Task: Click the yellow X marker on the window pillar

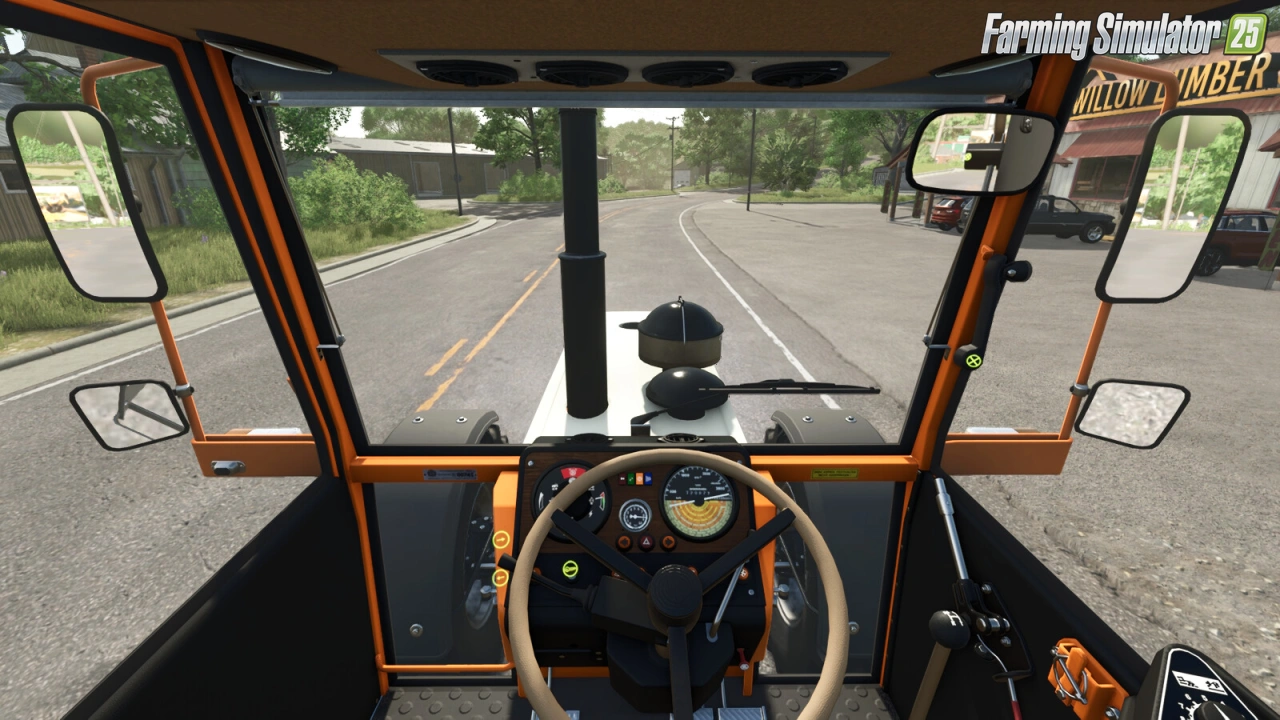Action: pyautogui.click(x=974, y=360)
